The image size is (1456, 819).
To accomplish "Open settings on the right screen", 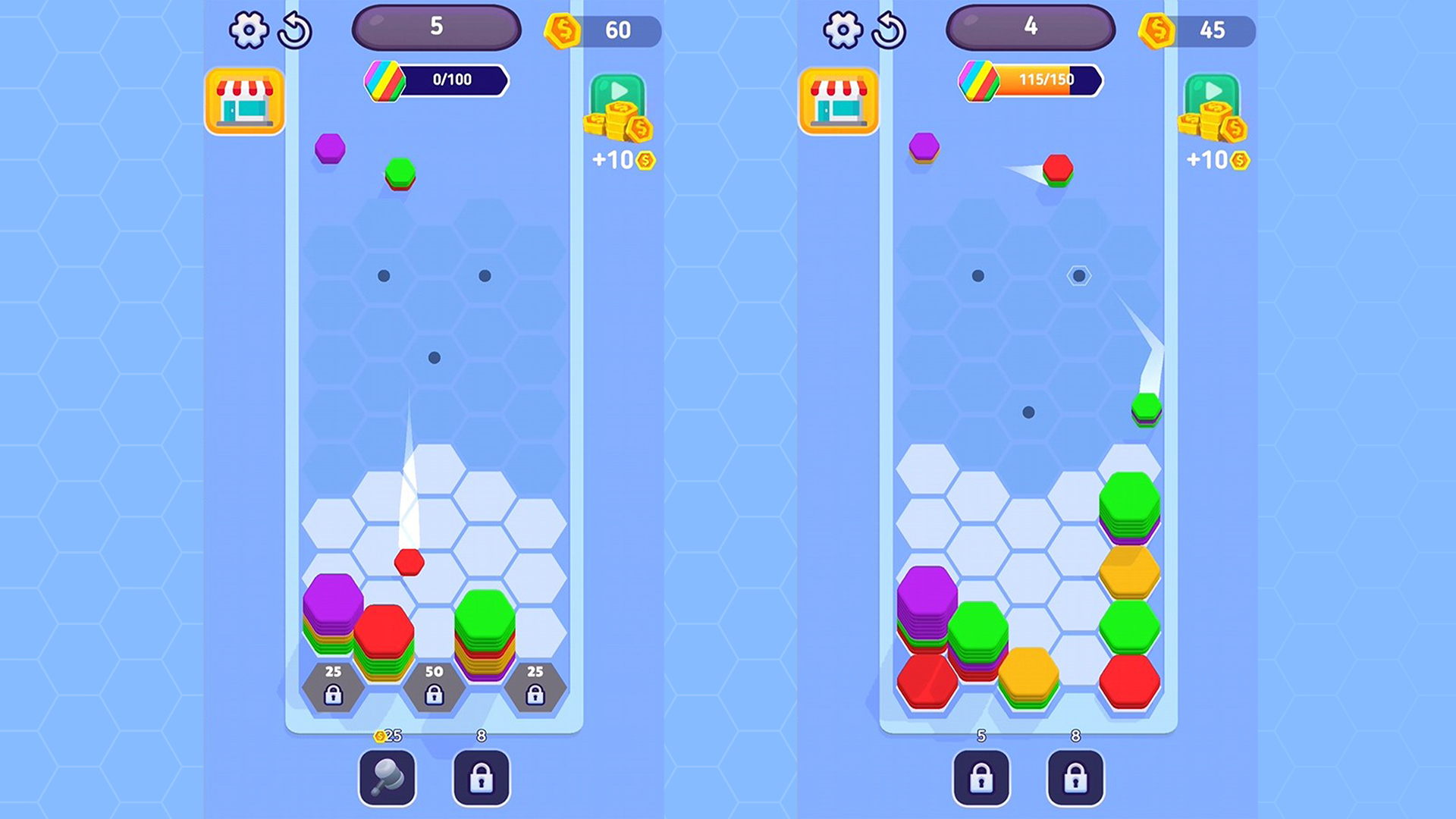I will tap(844, 30).
